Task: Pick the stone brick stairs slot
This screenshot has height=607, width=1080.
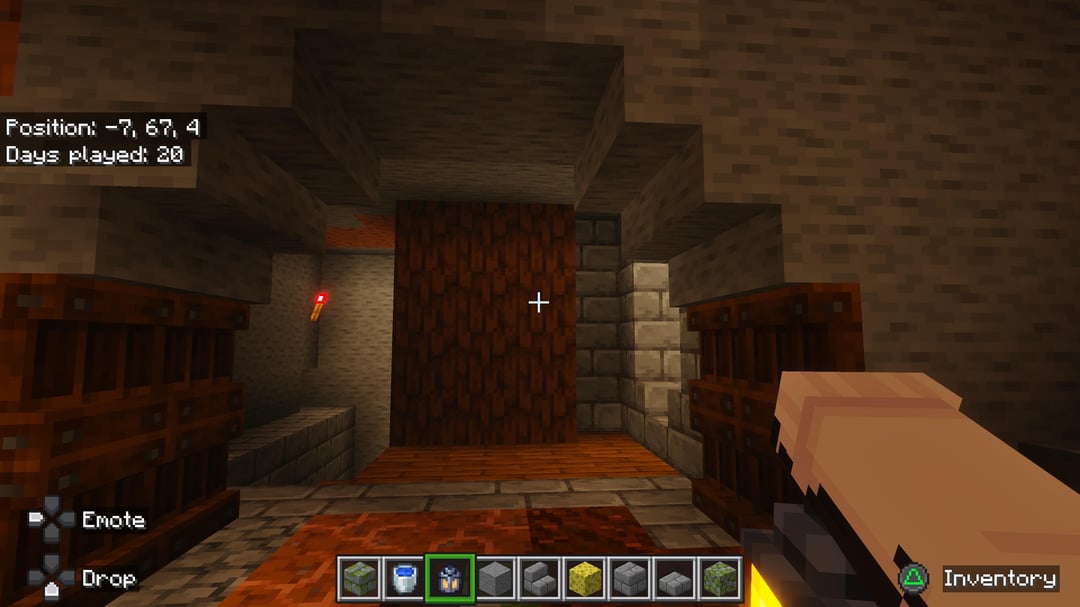Action: [x=540, y=578]
